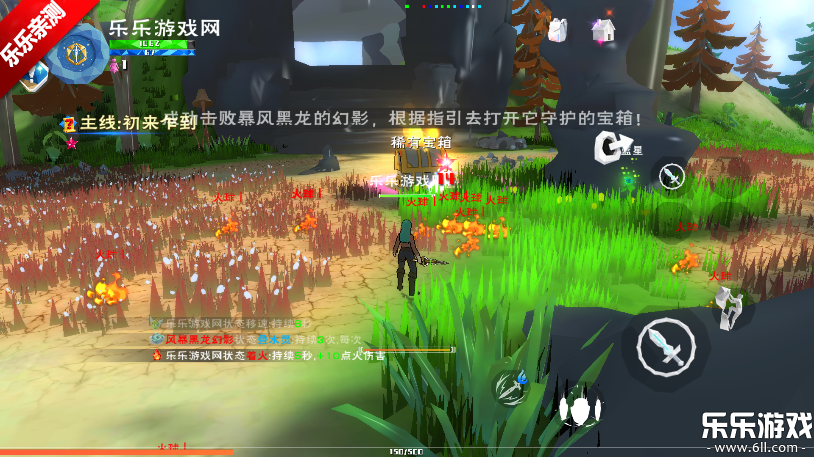Trigger the paw print jump button

click(579, 410)
